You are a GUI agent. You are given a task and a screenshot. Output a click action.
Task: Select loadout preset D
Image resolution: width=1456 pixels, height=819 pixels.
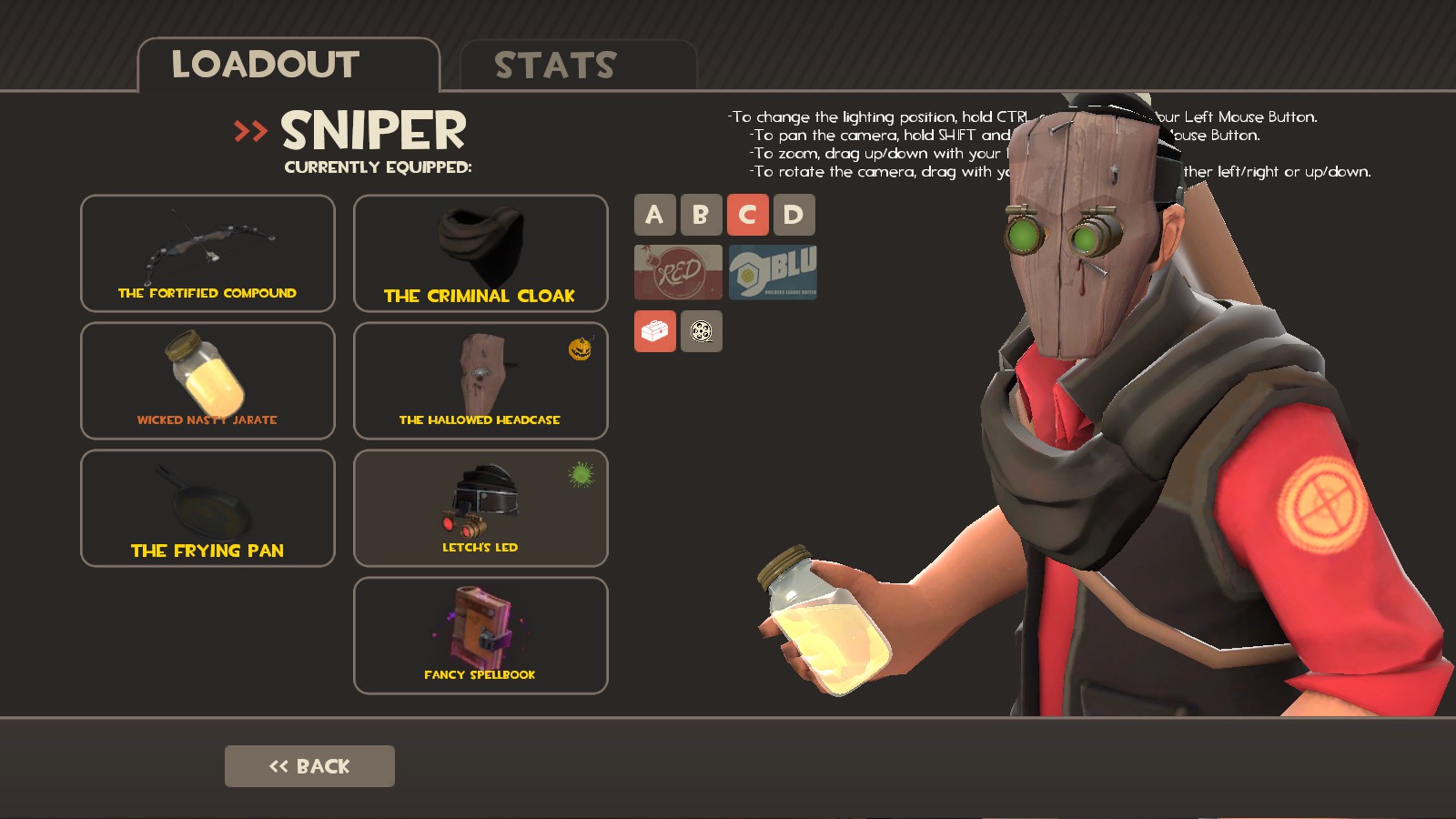coord(795,215)
